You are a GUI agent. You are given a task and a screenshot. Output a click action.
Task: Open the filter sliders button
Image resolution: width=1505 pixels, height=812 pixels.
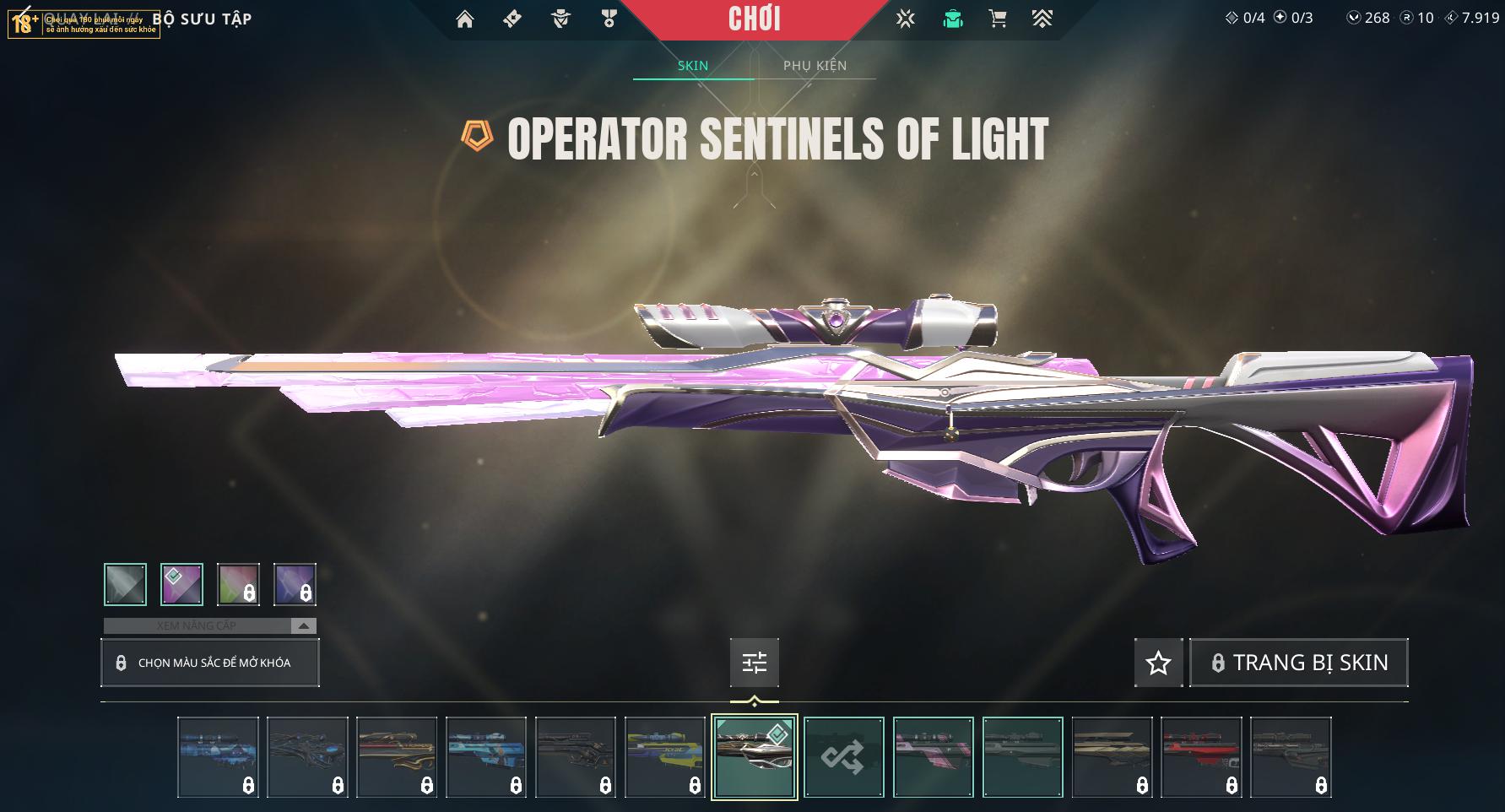(x=755, y=663)
